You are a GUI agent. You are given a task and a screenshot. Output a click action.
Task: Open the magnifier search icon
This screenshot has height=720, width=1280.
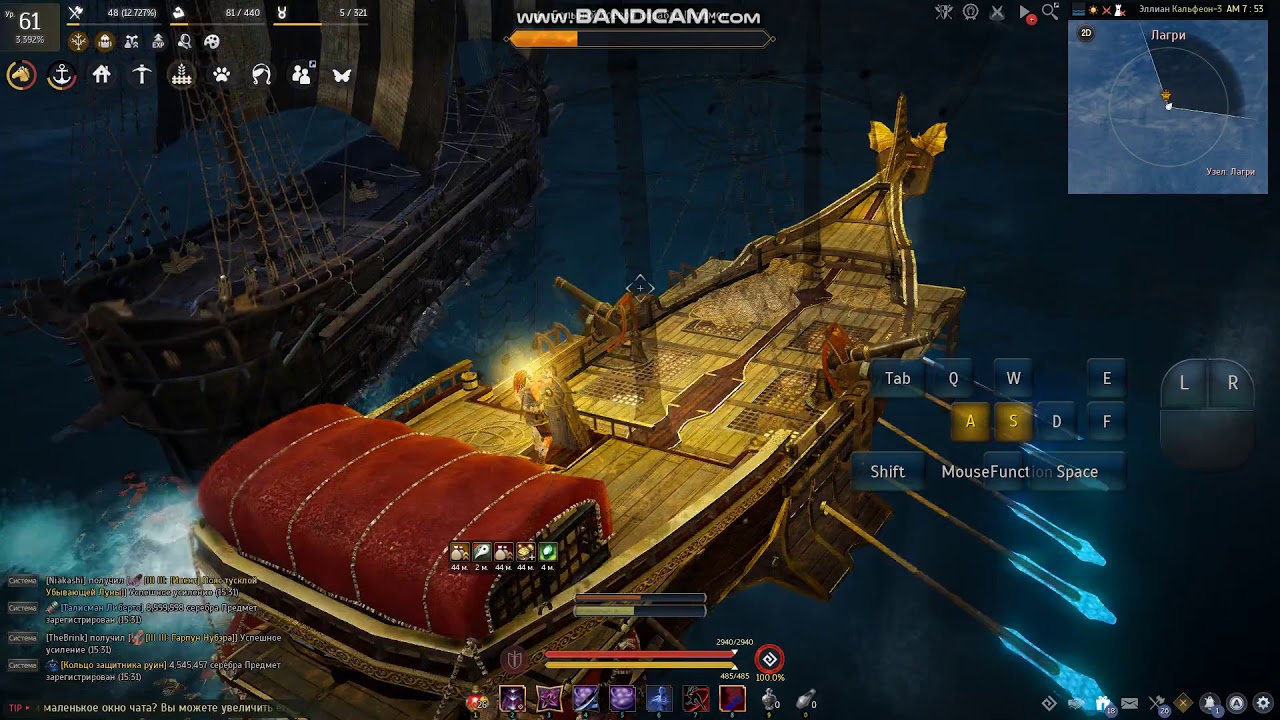click(x=1050, y=12)
